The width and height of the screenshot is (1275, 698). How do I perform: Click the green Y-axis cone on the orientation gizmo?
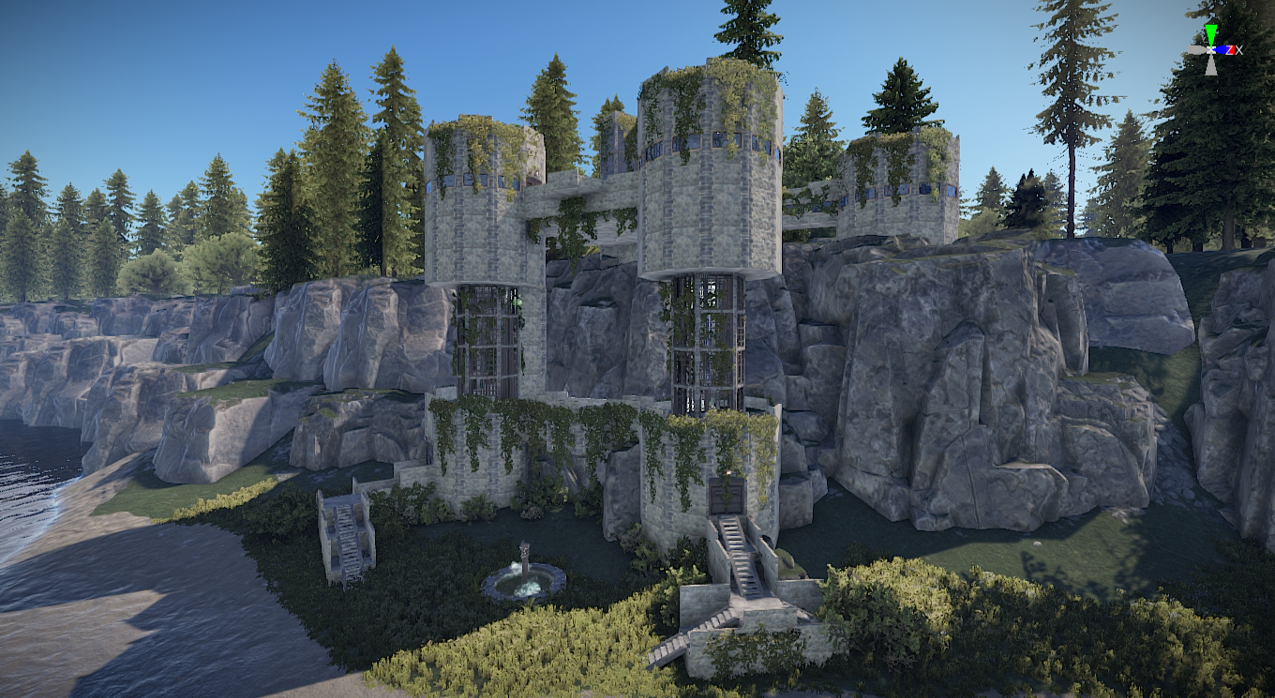pyautogui.click(x=1211, y=35)
